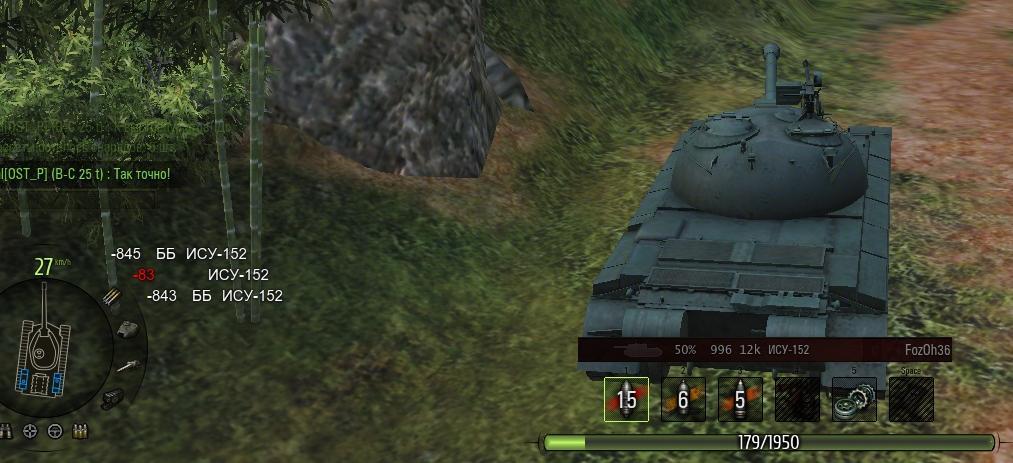
Task: Check the turret module status icon
Action: point(128,328)
